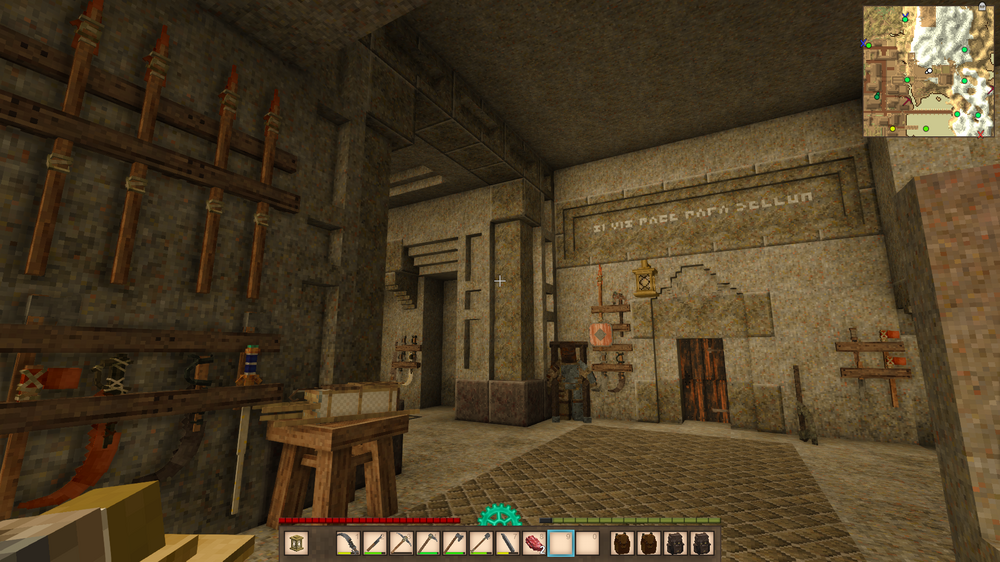Select the shovel in hotbar slot 6
This screenshot has height=562, width=1000.
[481, 543]
